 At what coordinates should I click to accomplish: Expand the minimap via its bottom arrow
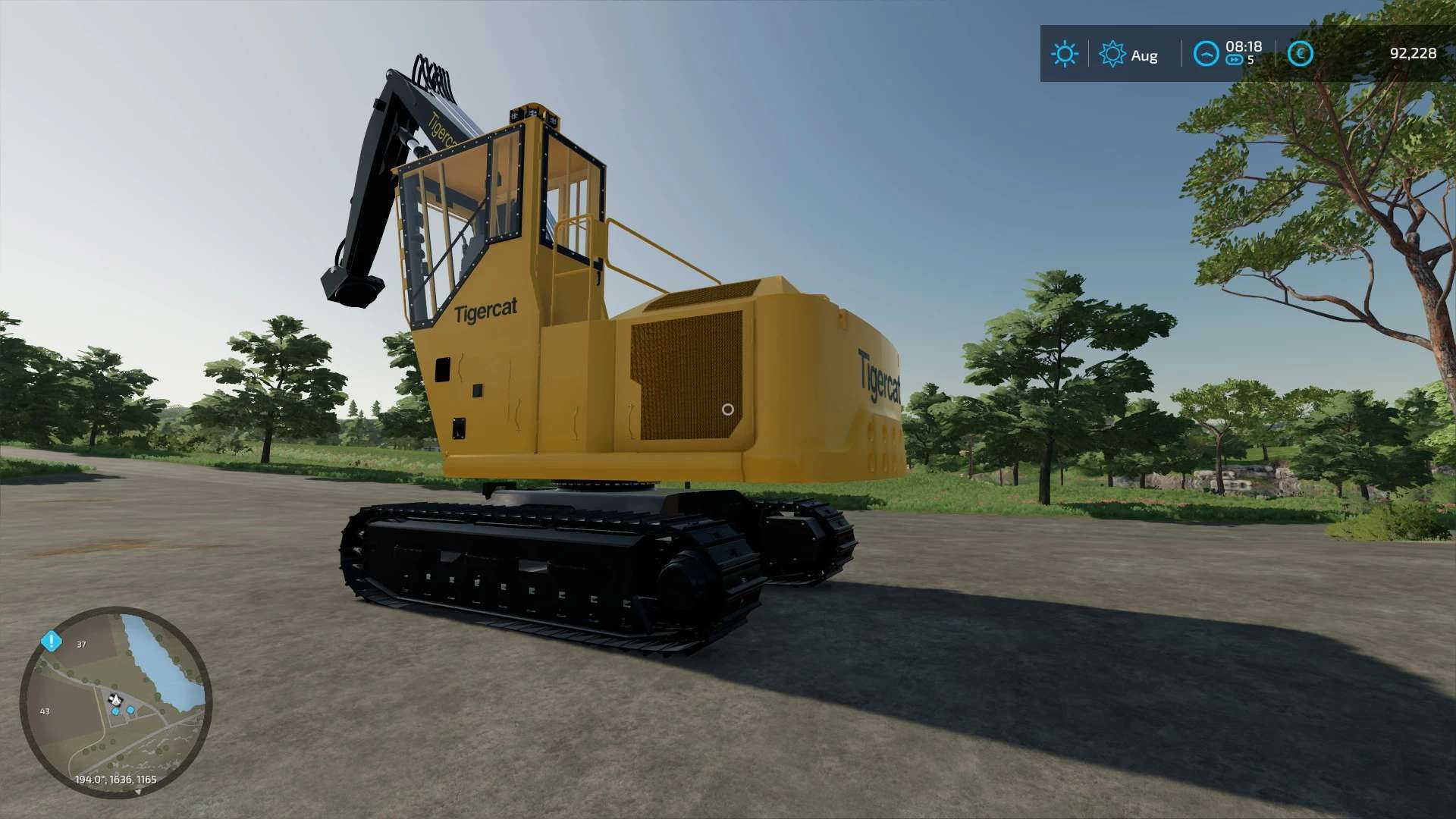[139, 792]
